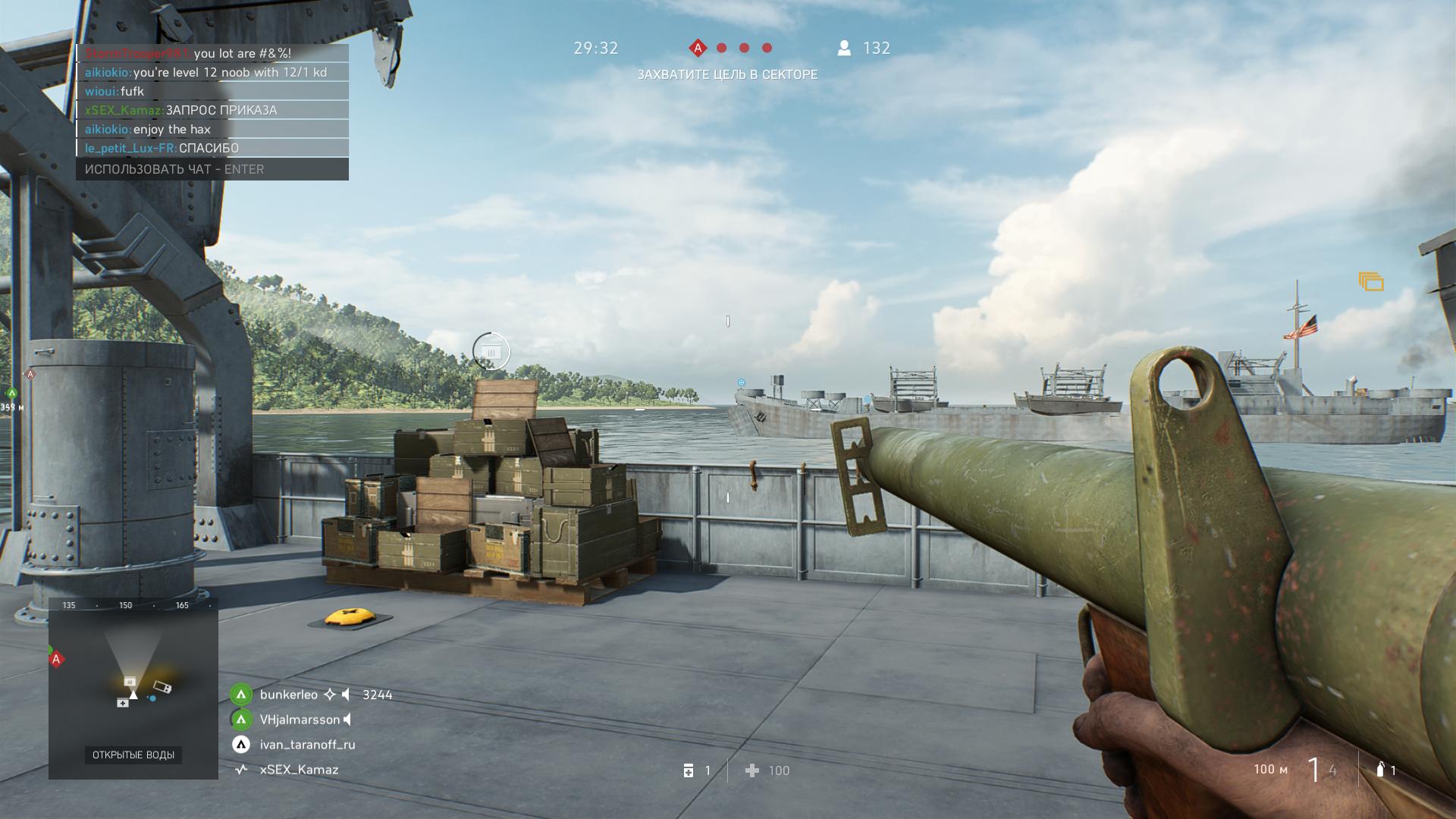
Task: Select the objective A diamond marker
Action: [x=698, y=48]
